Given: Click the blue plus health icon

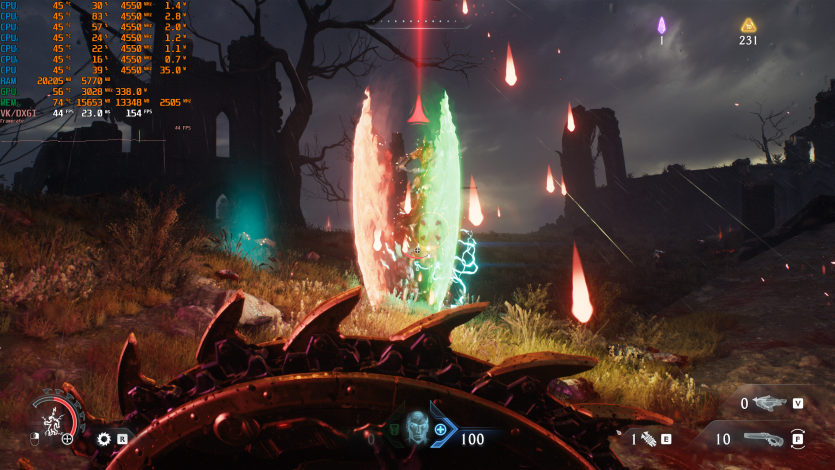Looking at the screenshot, I should (x=440, y=429).
